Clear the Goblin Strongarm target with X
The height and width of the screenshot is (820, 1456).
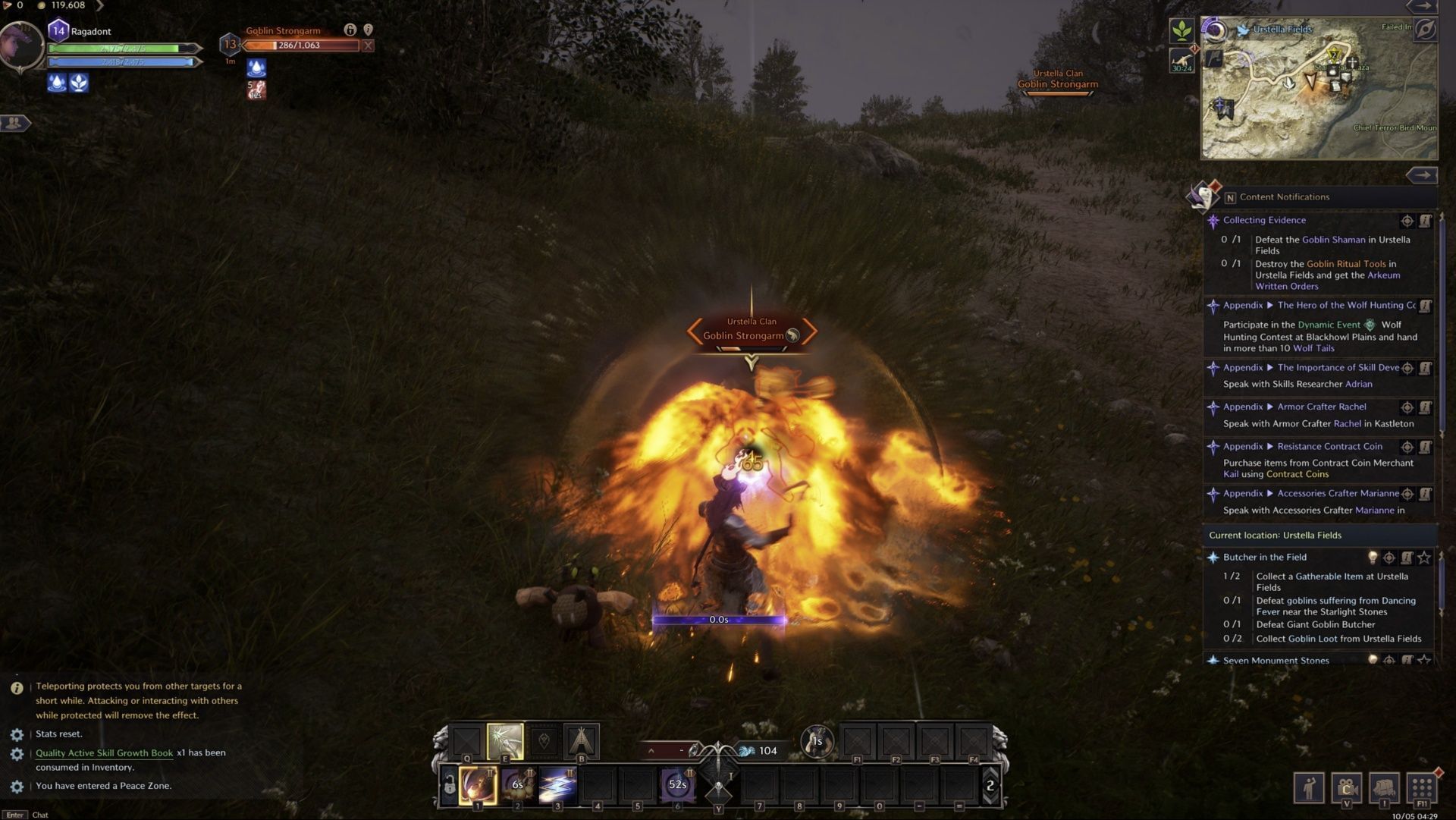click(x=368, y=46)
